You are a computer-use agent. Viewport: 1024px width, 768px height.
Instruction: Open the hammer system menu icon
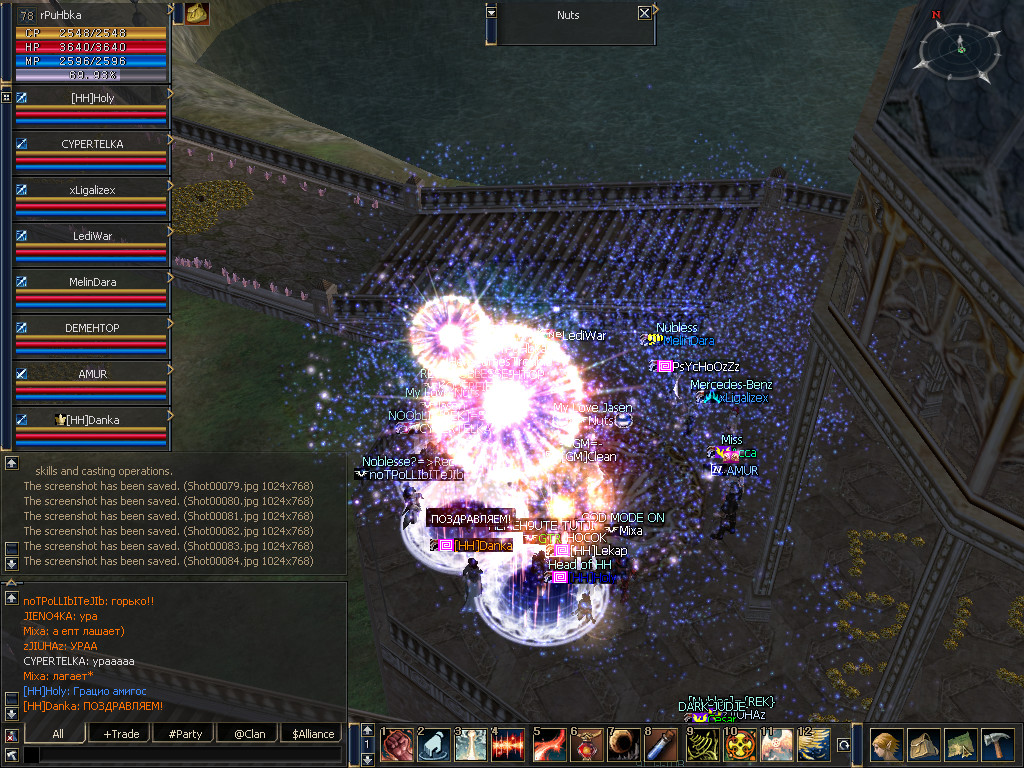[1000, 746]
